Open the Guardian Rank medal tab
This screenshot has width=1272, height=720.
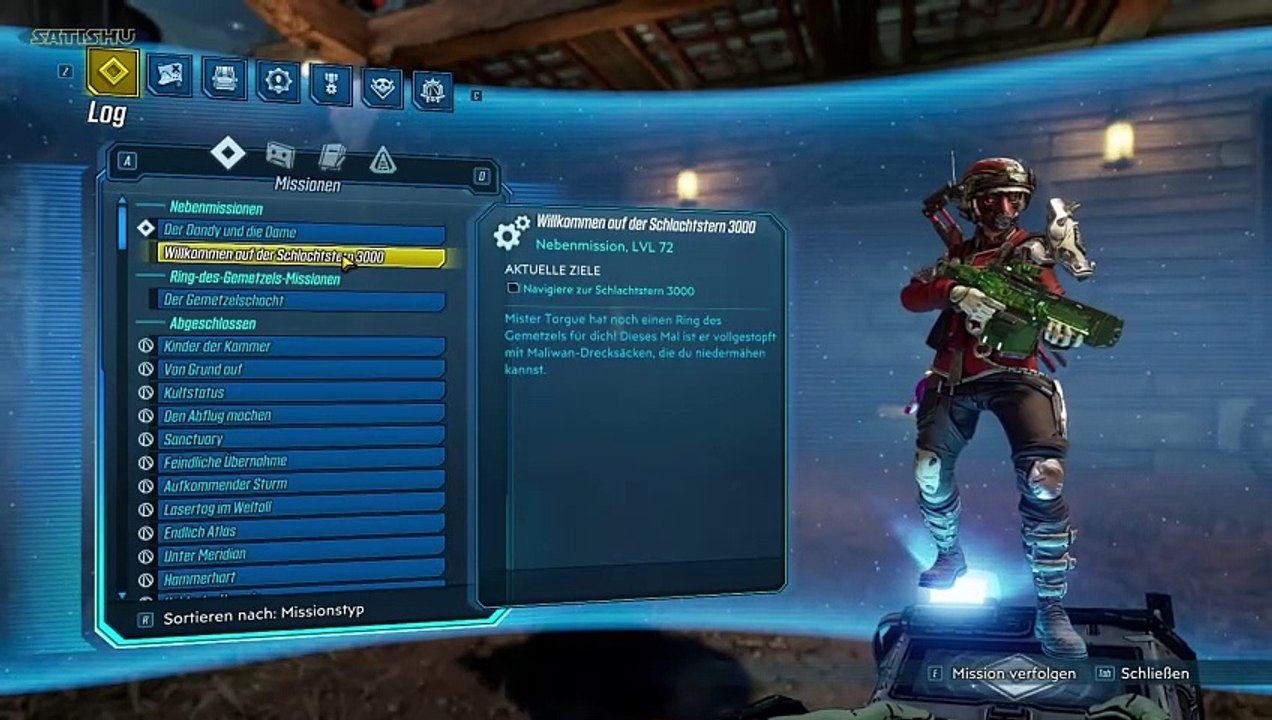(x=330, y=84)
